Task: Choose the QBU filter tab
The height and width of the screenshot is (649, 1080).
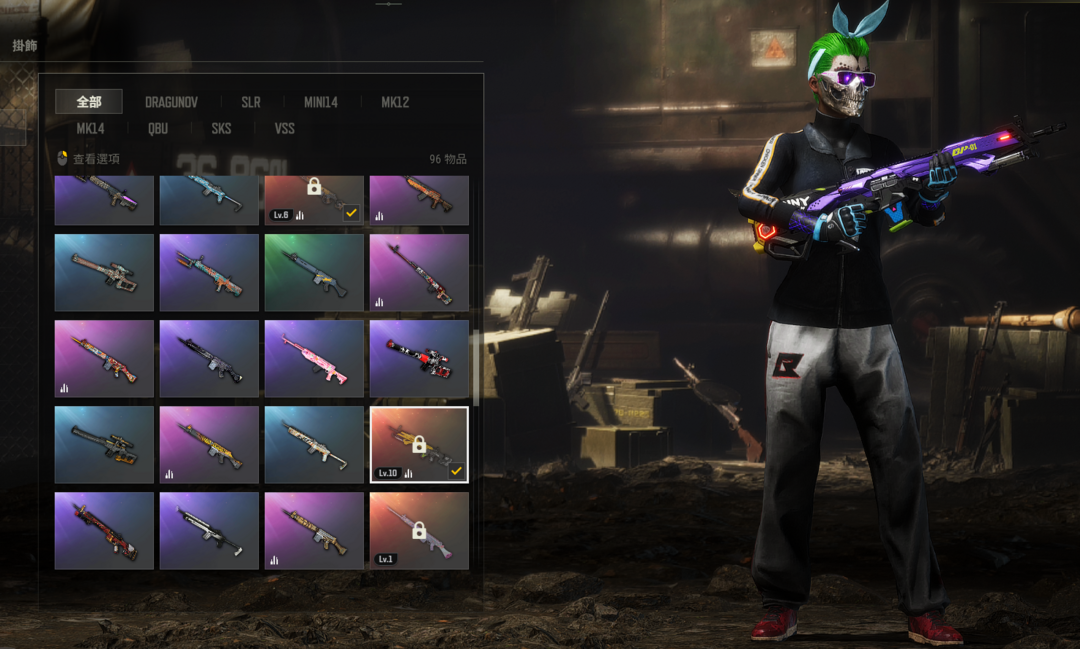Action: pos(158,128)
